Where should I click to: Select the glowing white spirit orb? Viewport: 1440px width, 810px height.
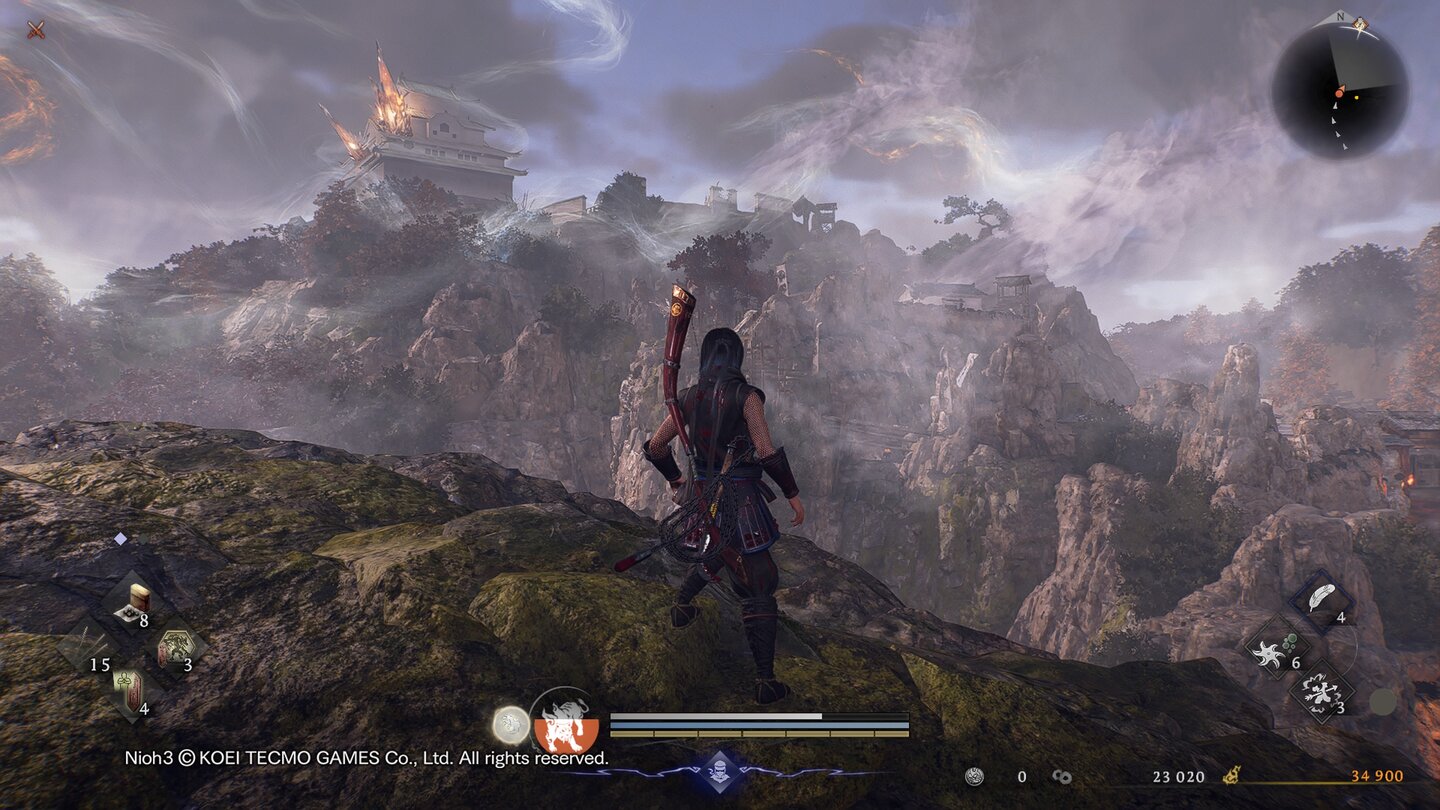coord(511,724)
